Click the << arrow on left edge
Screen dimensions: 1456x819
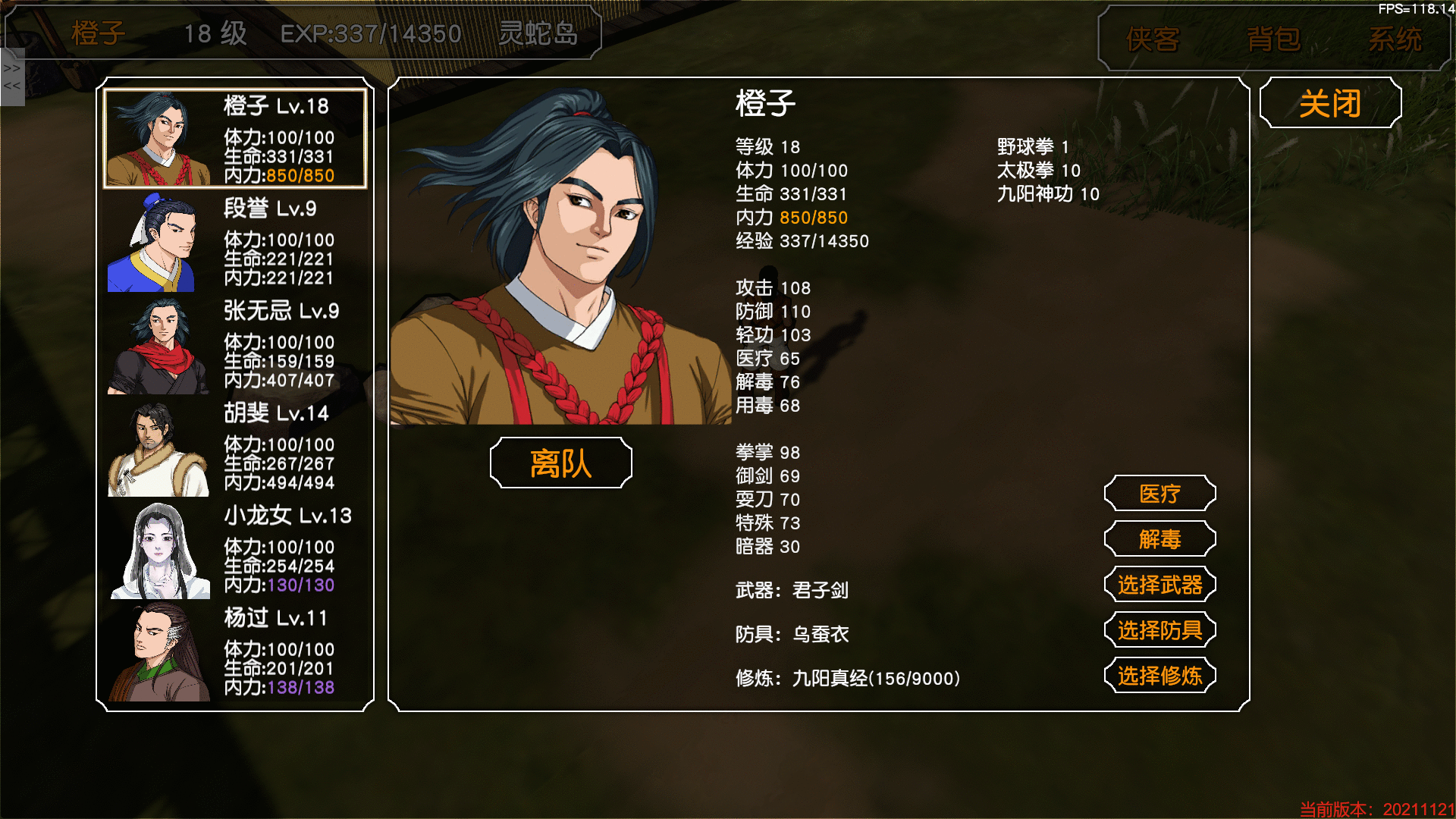11,86
